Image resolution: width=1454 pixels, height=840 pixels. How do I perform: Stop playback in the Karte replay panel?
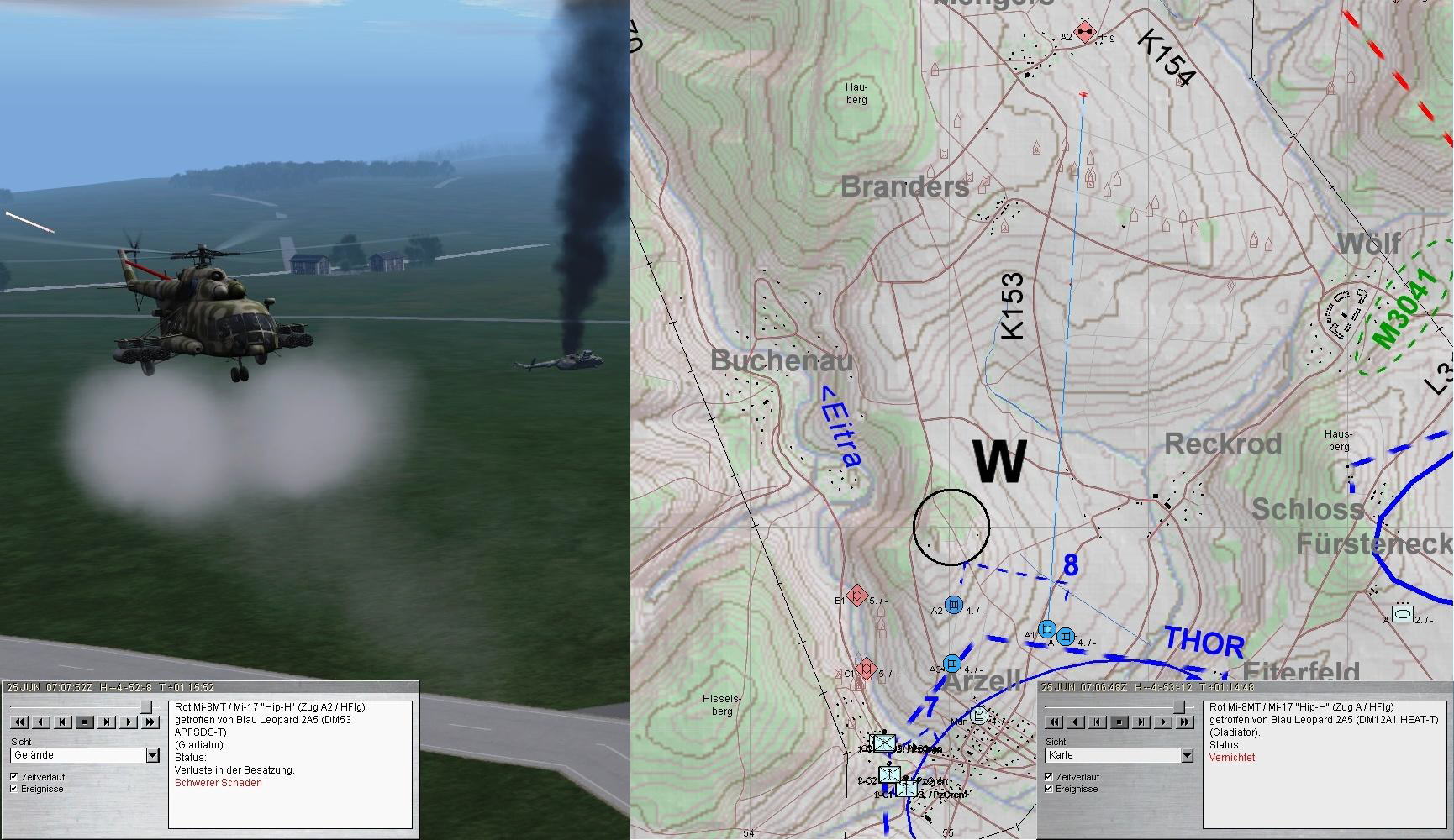tap(1119, 722)
